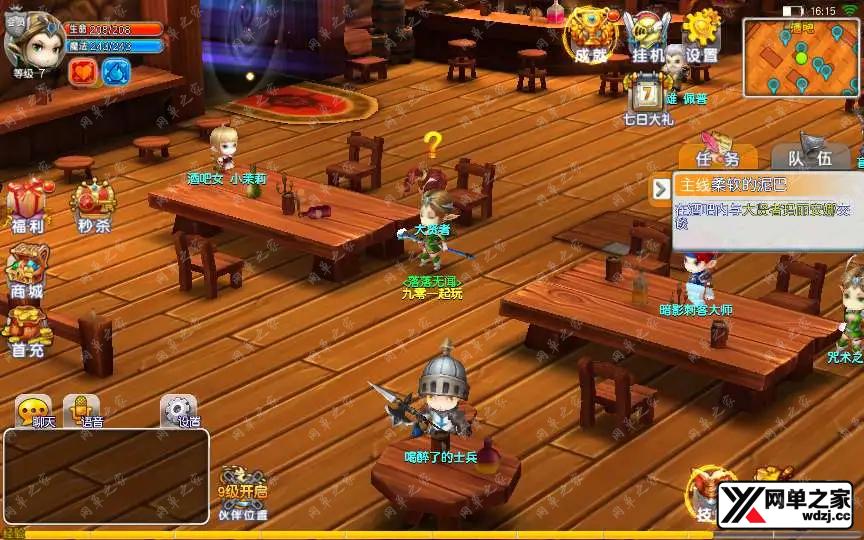The image size is (864, 540).
Task: Click inside the chat message box
Action: coord(106,476)
